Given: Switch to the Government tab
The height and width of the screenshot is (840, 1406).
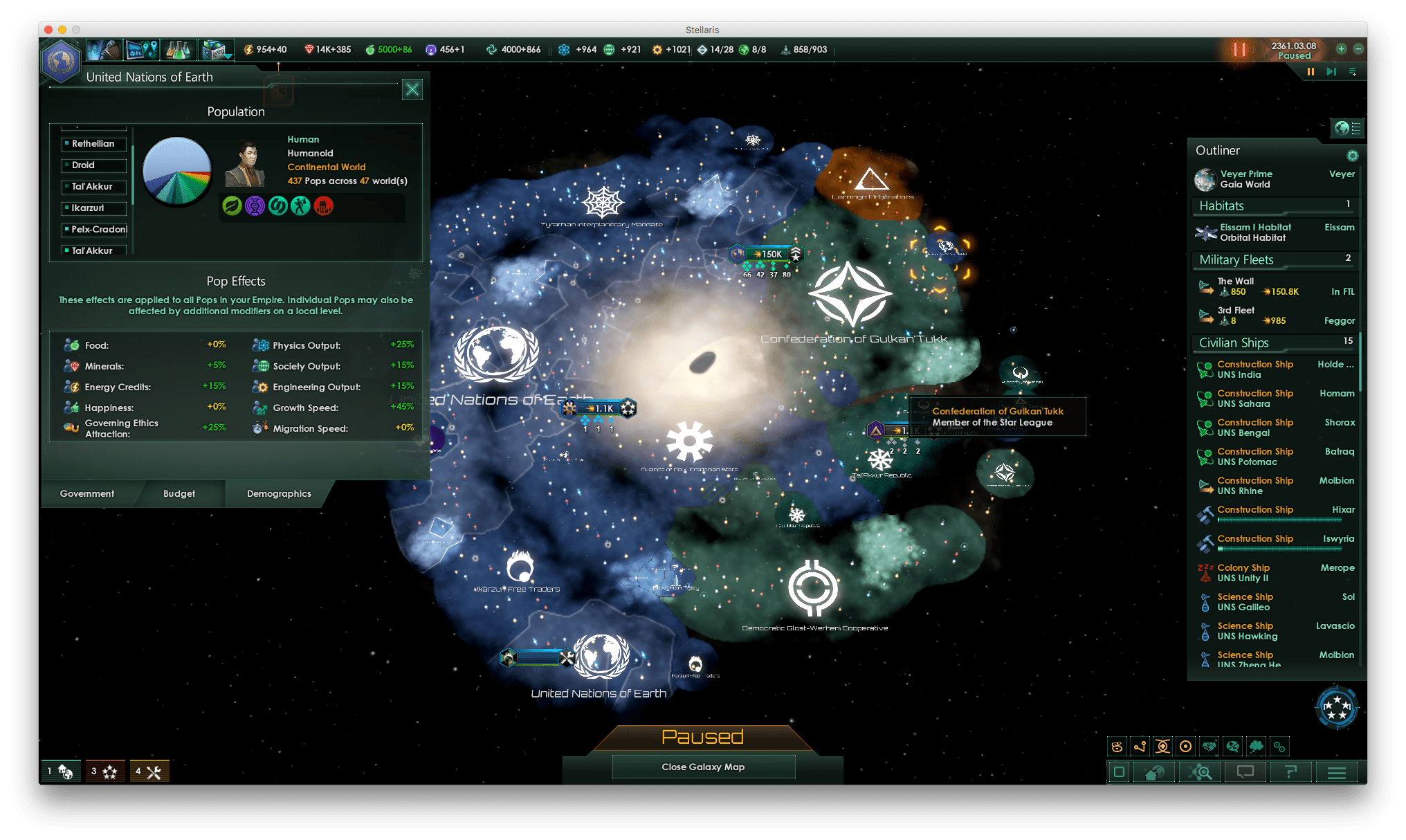Looking at the screenshot, I should 86,493.
